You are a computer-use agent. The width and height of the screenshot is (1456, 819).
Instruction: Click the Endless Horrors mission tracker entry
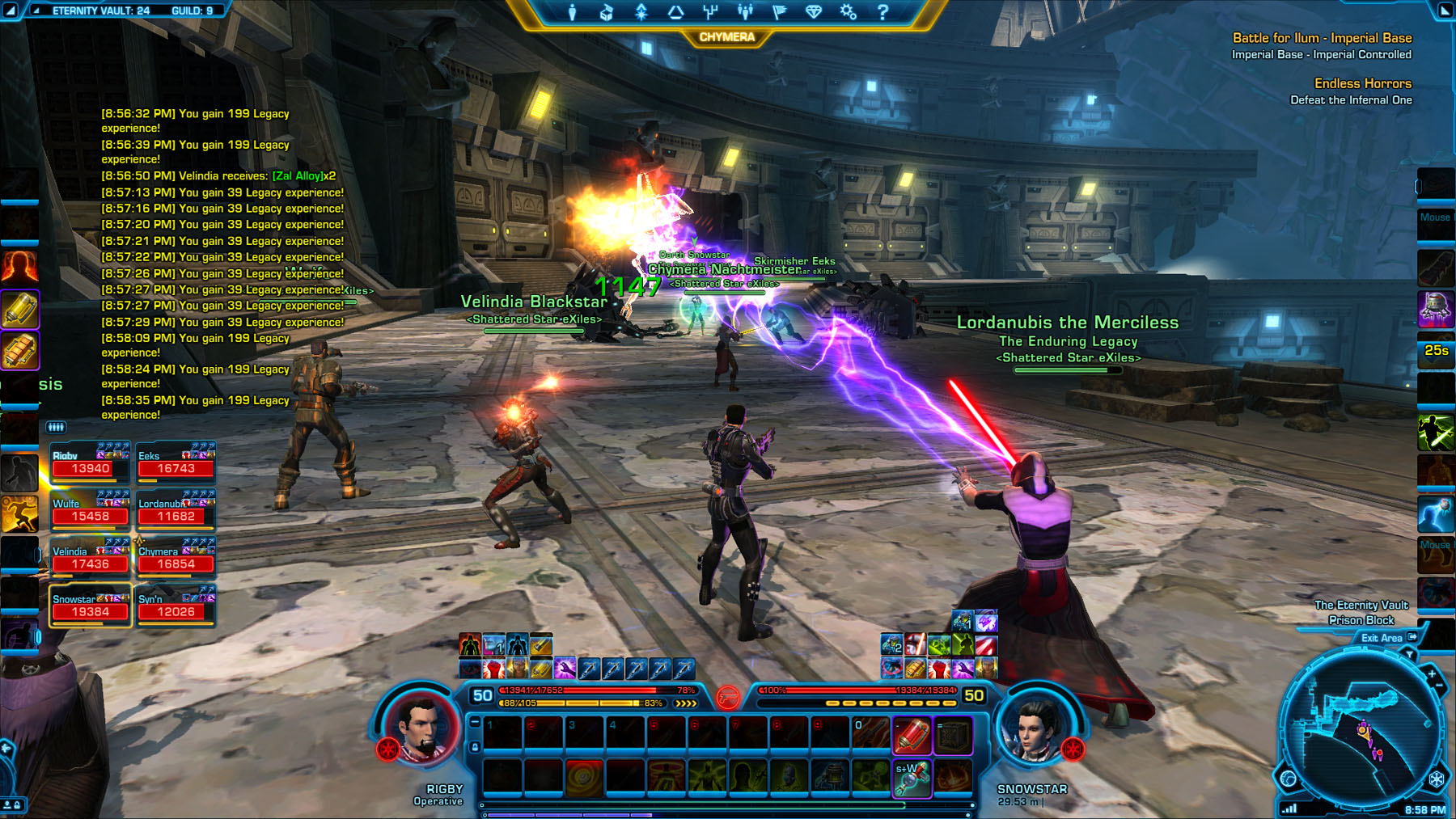coord(1362,83)
